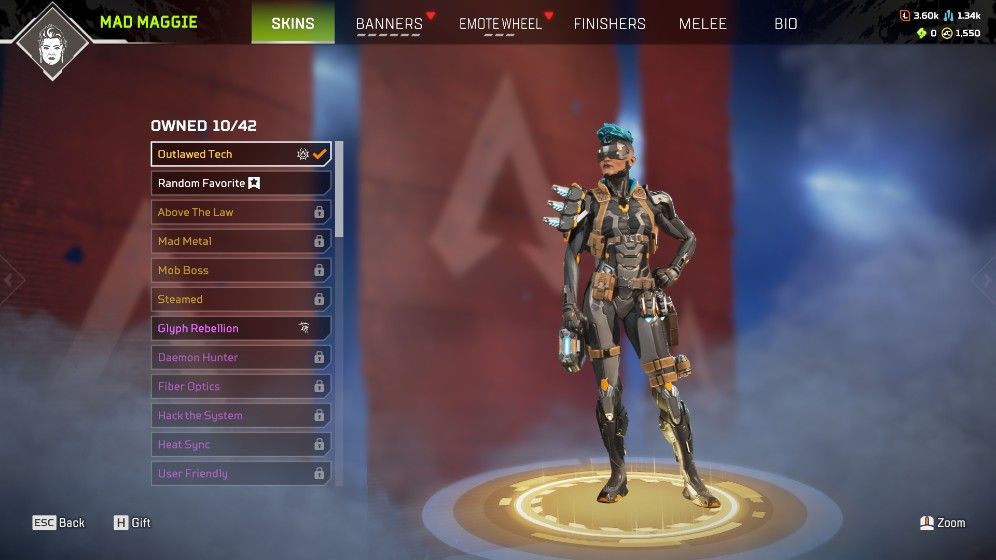The height and width of the screenshot is (560, 996).
Task: Preview the Hack the System skin
Action: pyautogui.click(x=241, y=415)
